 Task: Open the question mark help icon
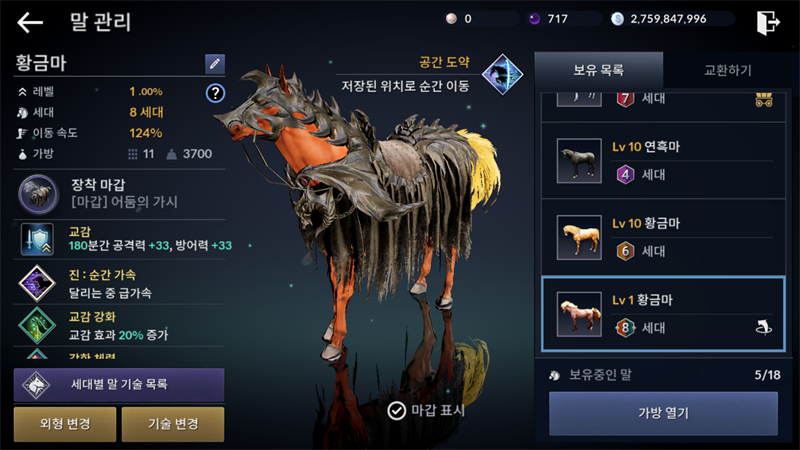point(214,93)
